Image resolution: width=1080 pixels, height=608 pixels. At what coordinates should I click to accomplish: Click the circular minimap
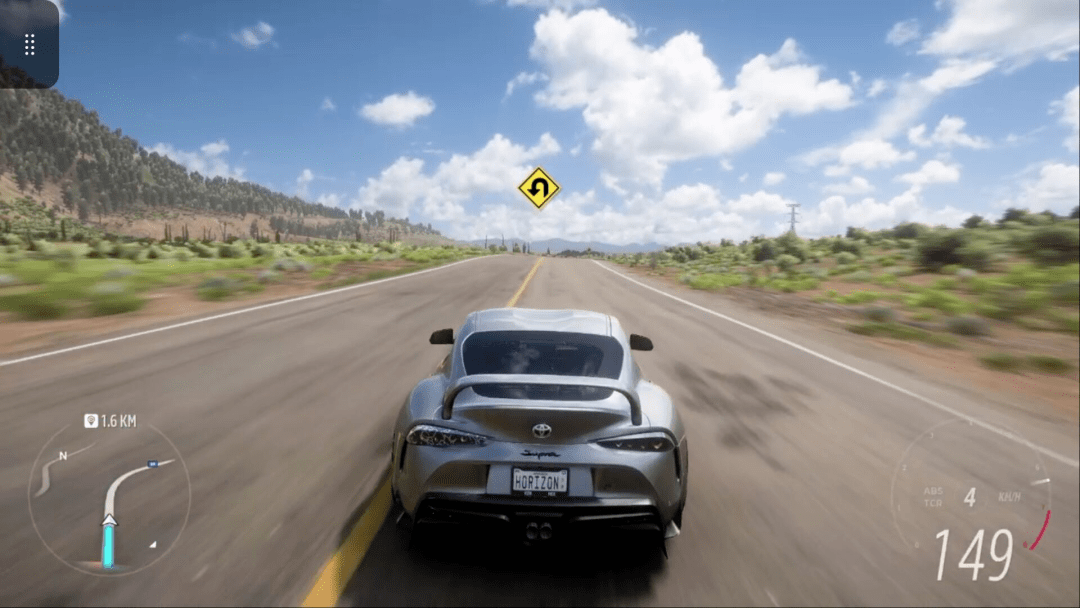[x=108, y=497]
